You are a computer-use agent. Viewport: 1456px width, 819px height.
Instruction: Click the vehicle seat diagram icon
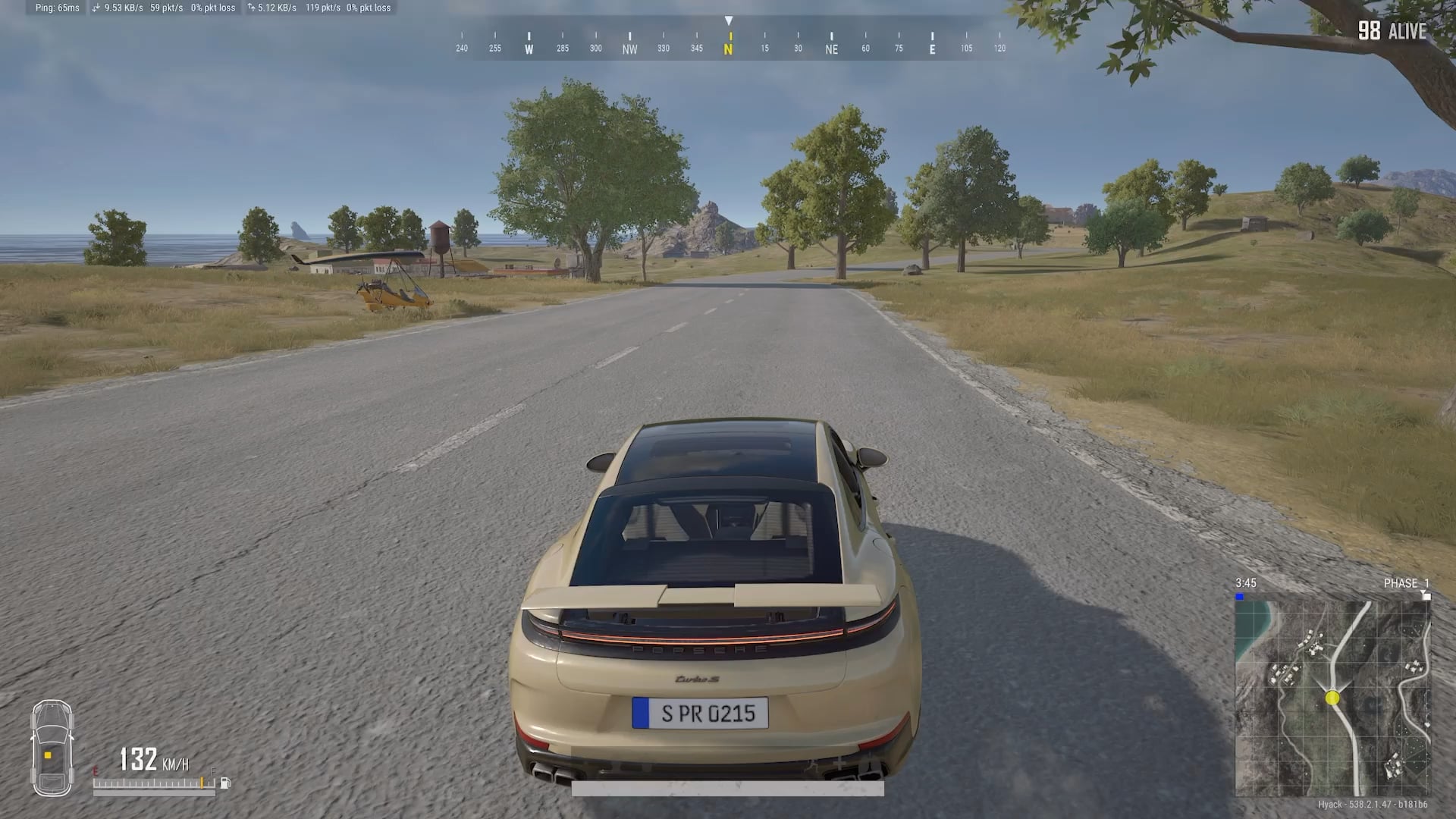pos(52,748)
